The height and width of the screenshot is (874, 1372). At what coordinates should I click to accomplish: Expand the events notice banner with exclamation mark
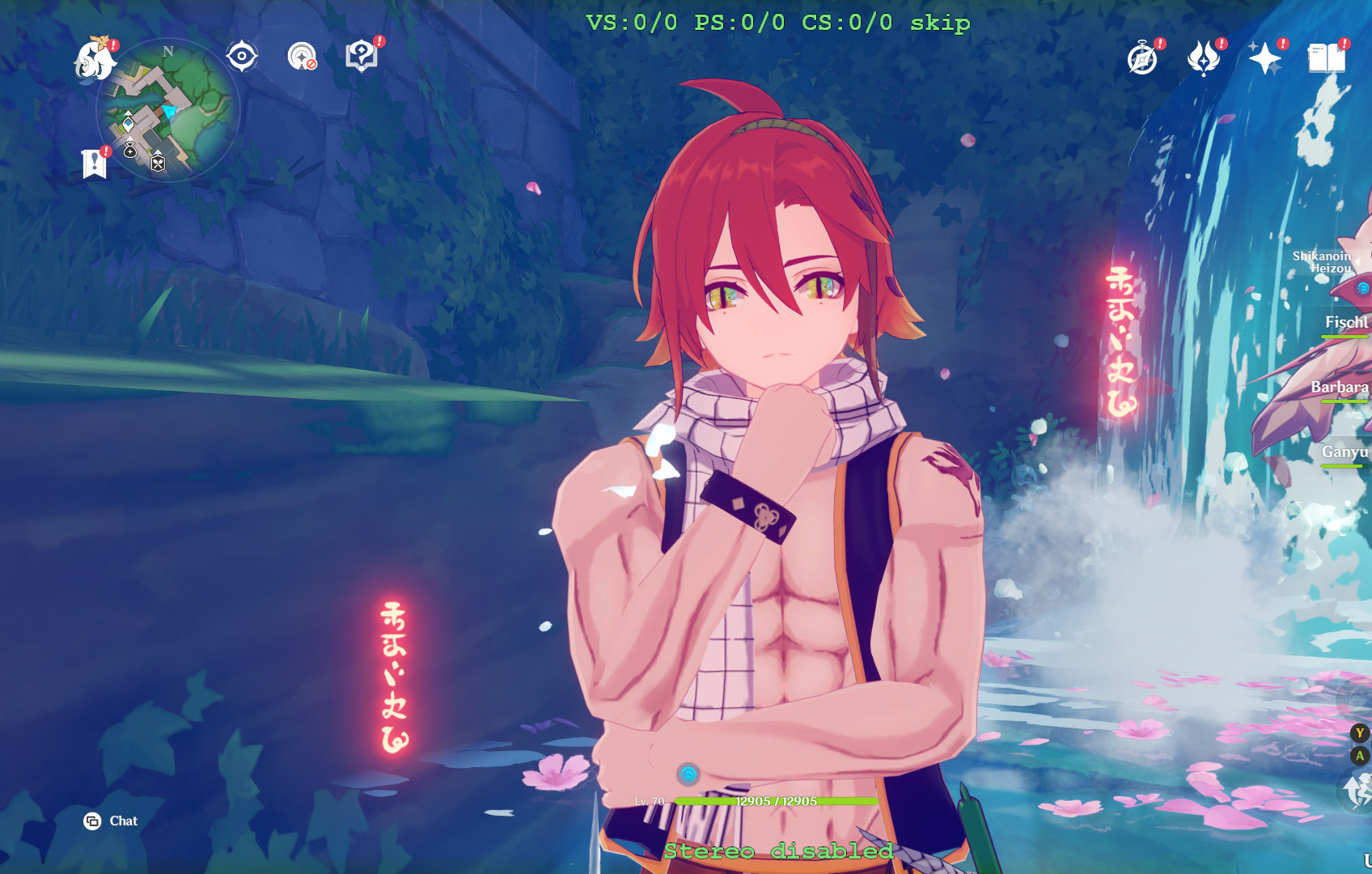pos(95,162)
